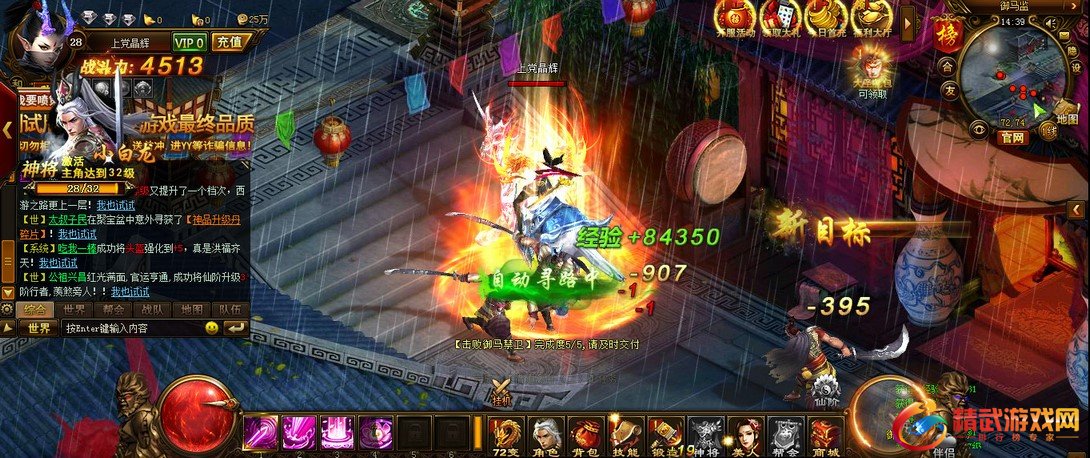The image size is (1090, 458).
Task: Open the 技能 skills panel
Action: [x=625, y=436]
